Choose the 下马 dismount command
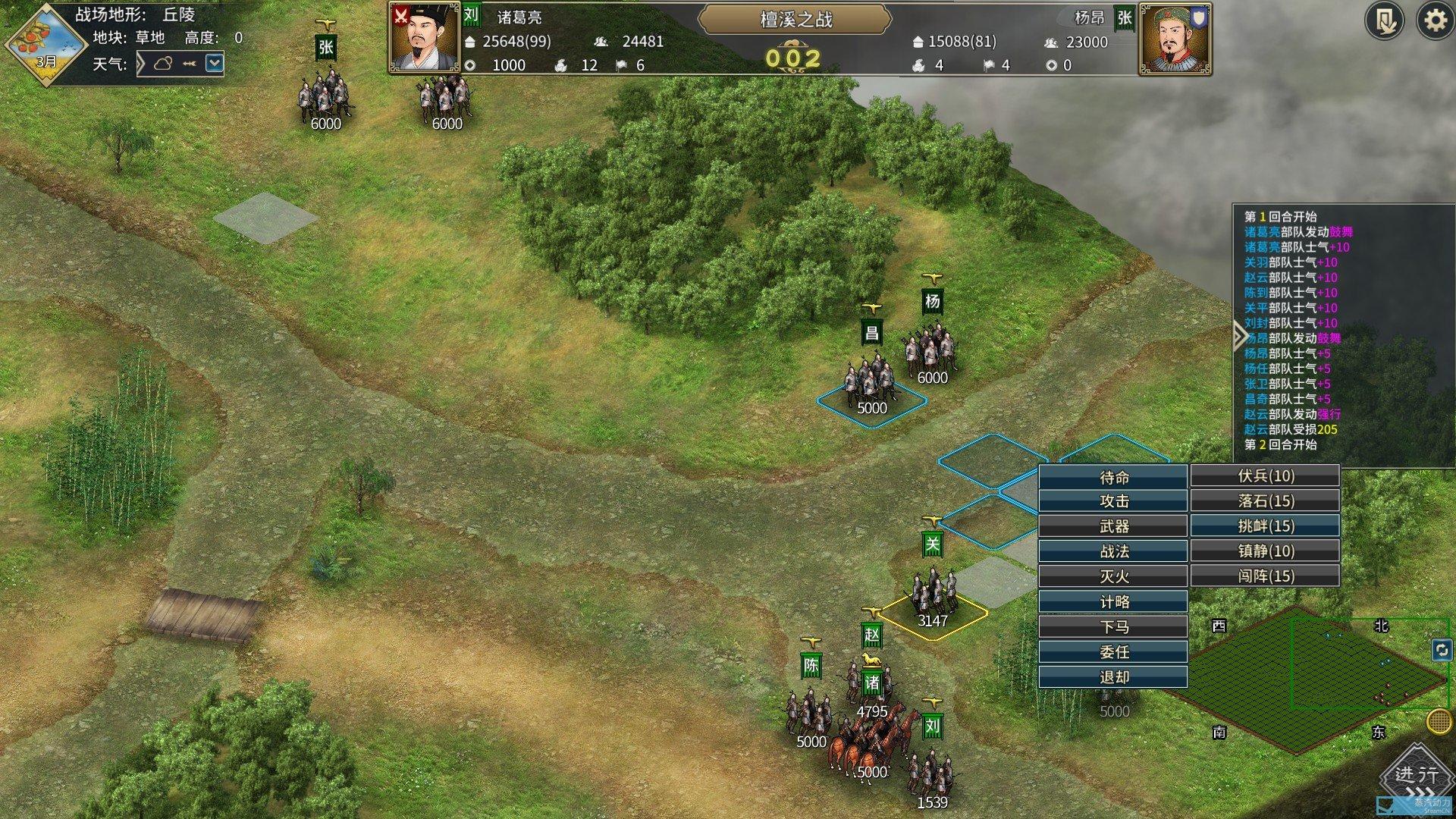The image size is (1456, 819). coord(1112,626)
